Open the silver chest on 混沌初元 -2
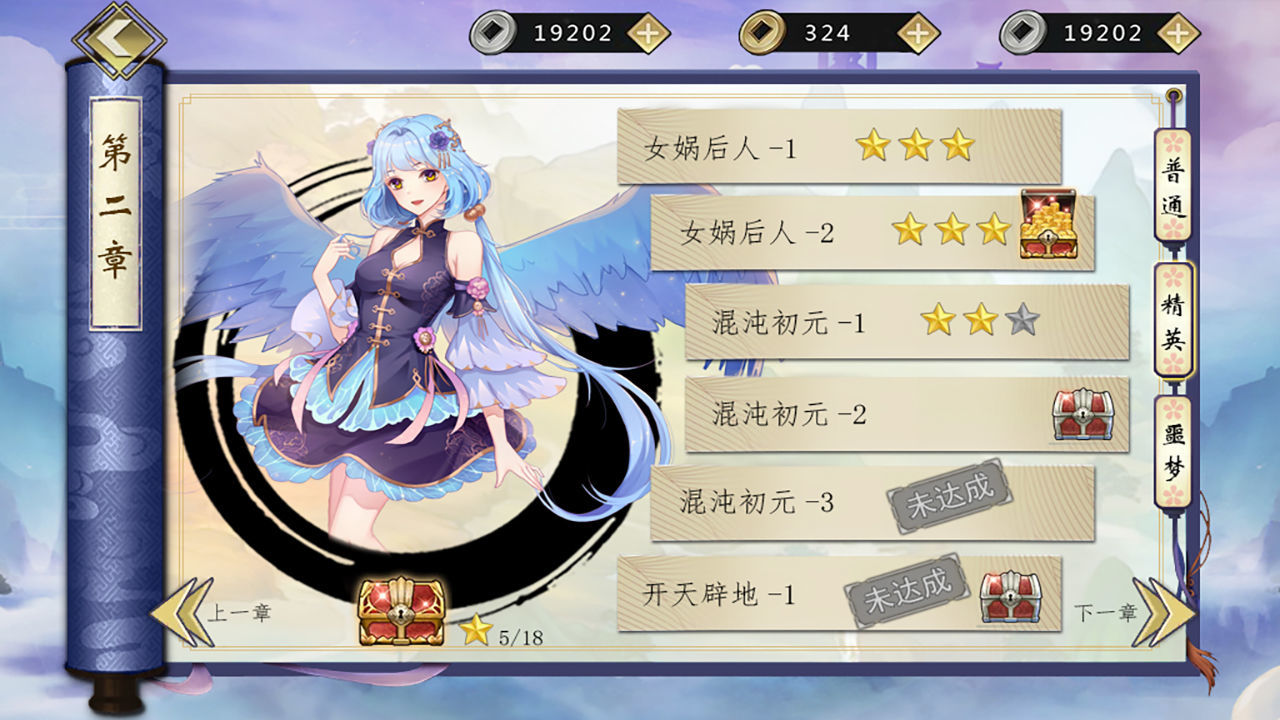 pyautogui.click(x=1083, y=414)
